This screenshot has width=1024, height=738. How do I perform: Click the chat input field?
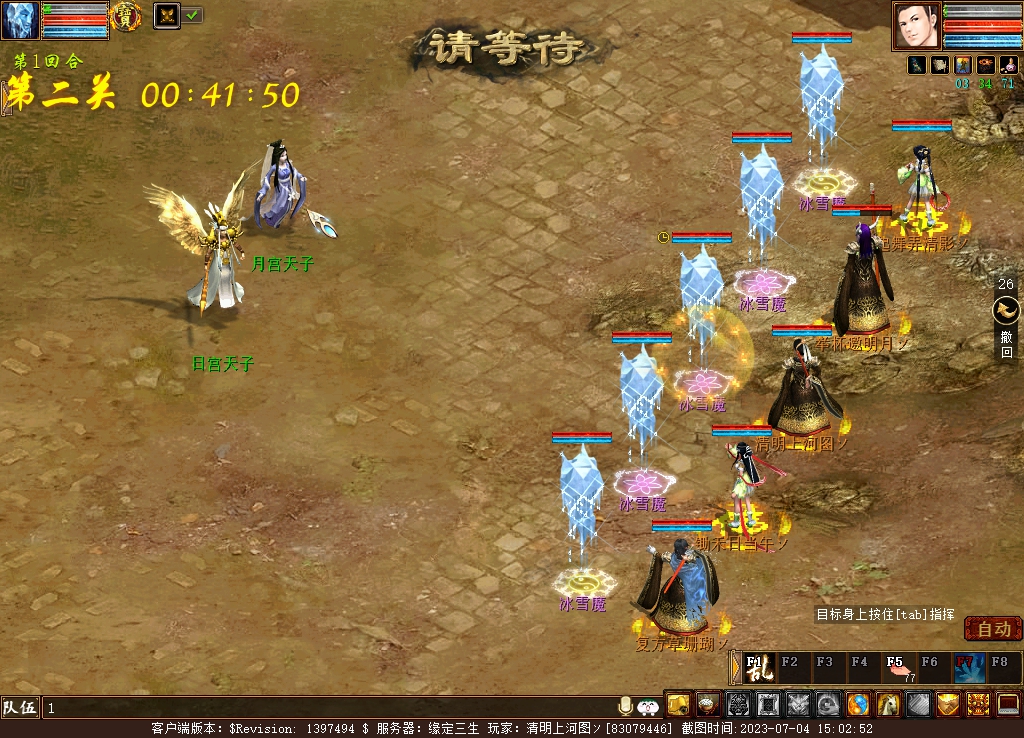click(330, 707)
